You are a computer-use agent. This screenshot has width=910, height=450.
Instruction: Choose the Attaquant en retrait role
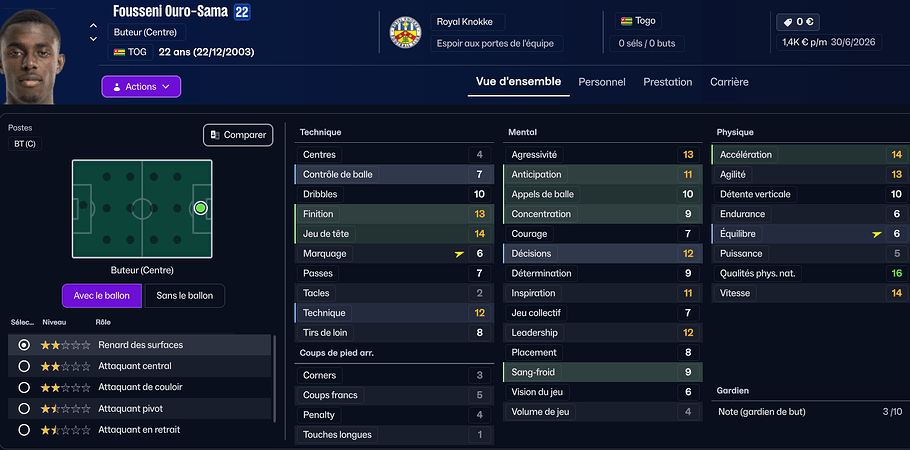(24, 430)
